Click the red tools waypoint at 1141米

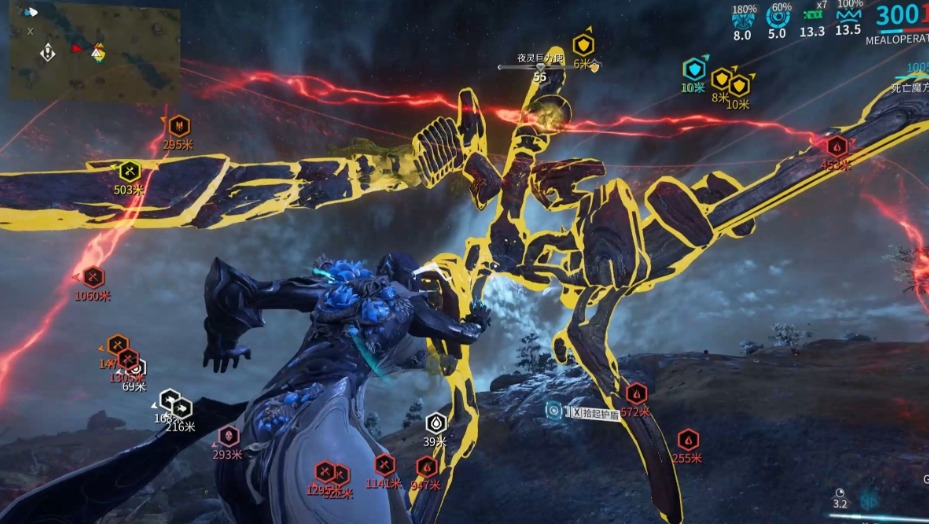pos(385,465)
